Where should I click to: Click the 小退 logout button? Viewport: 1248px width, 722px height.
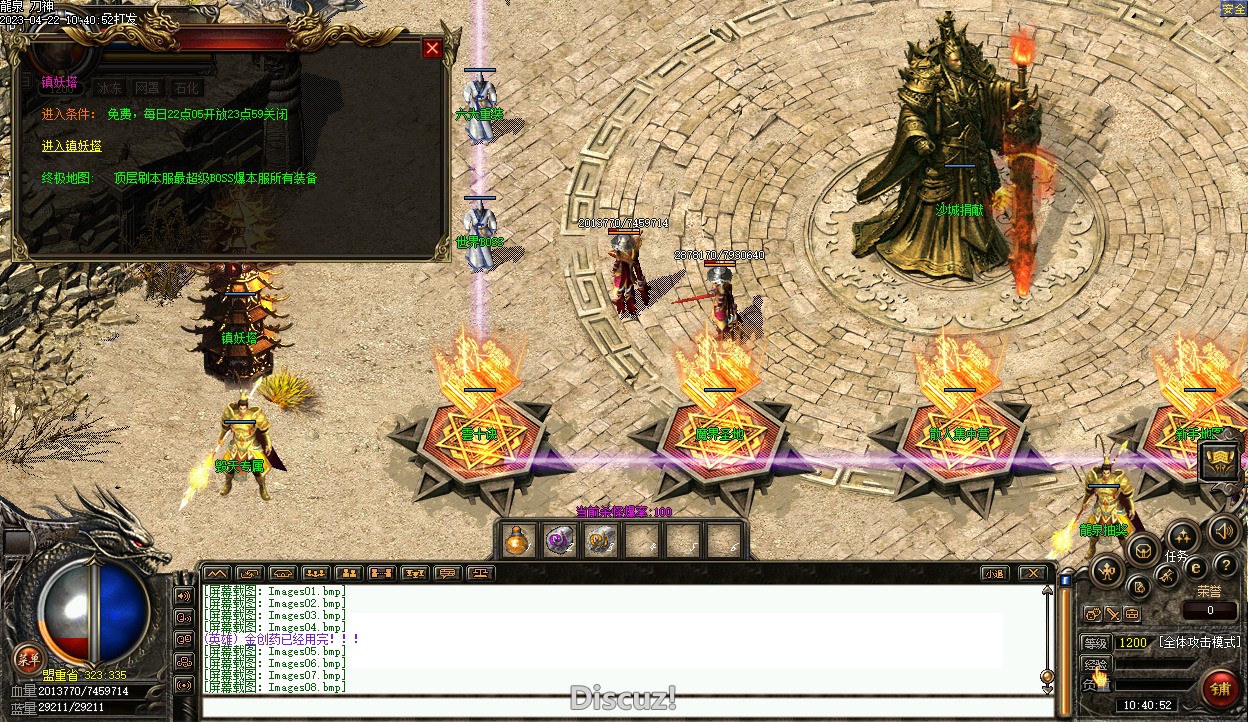click(993, 573)
